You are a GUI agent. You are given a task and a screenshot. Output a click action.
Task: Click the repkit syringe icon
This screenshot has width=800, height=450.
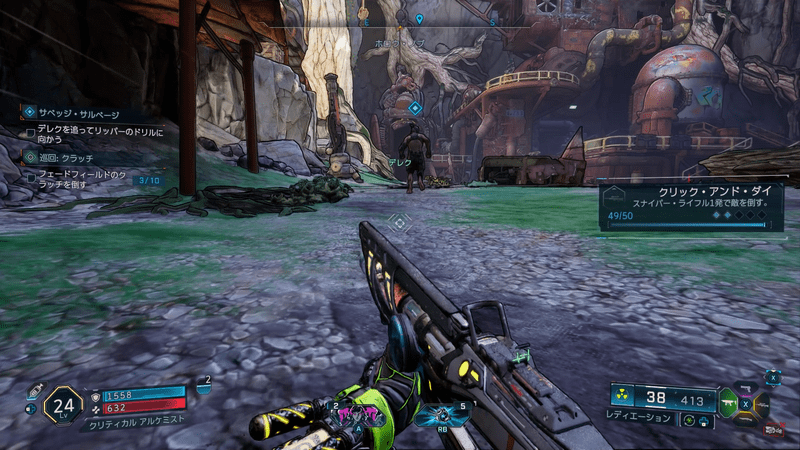34,391
